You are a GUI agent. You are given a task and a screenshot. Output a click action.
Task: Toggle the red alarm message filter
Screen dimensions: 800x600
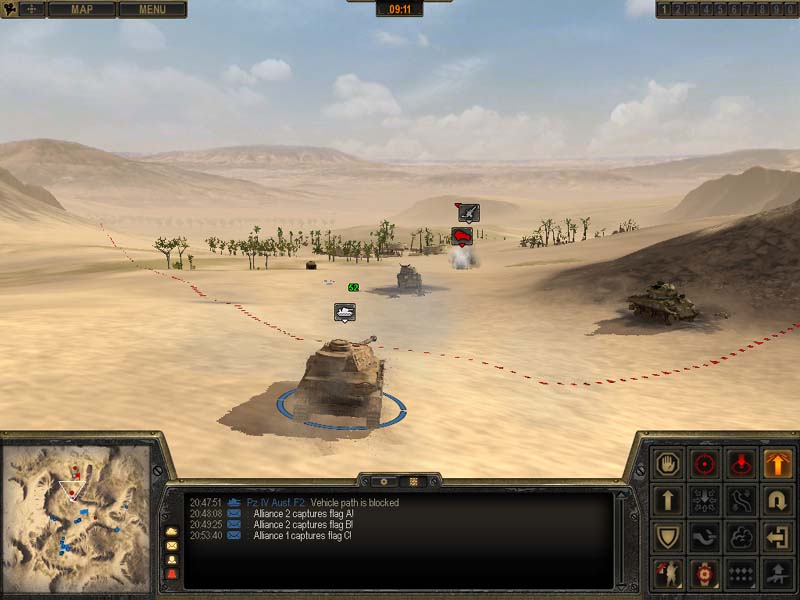click(x=171, y=574)
